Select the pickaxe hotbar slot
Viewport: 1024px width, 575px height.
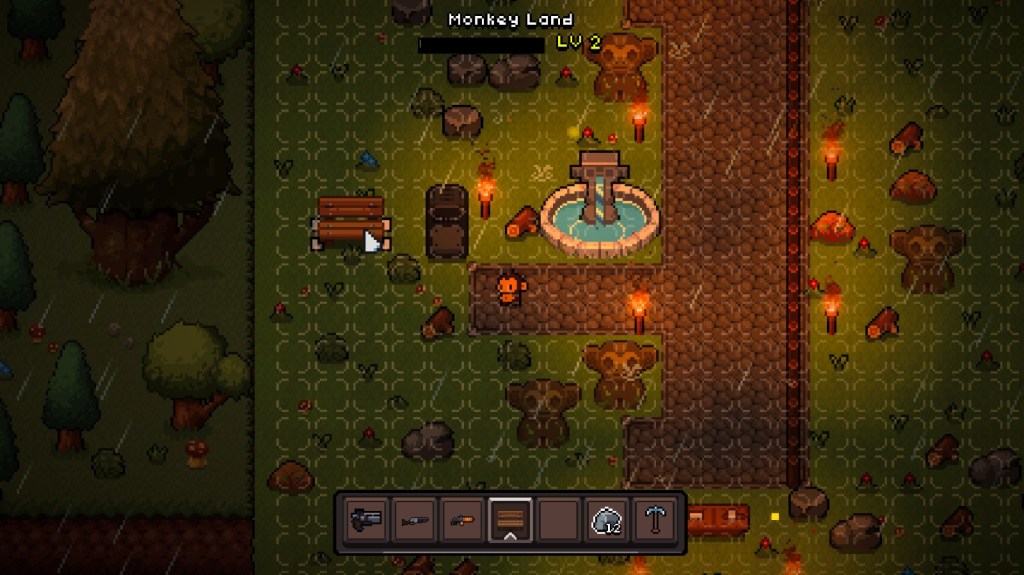click(656, 520)
